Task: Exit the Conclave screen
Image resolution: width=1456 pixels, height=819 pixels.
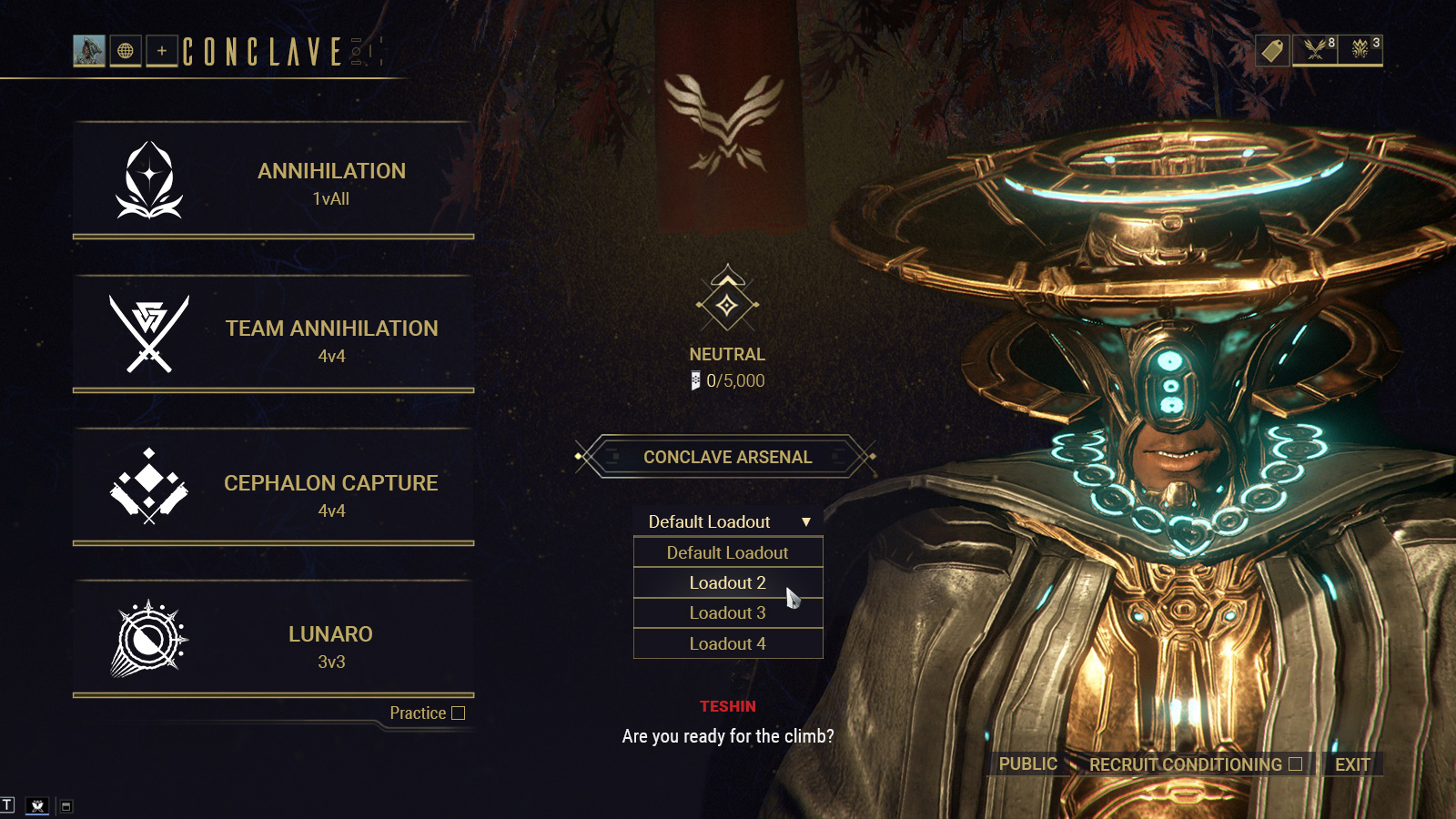Action: pyautogui.click(x=1352, y=764)
